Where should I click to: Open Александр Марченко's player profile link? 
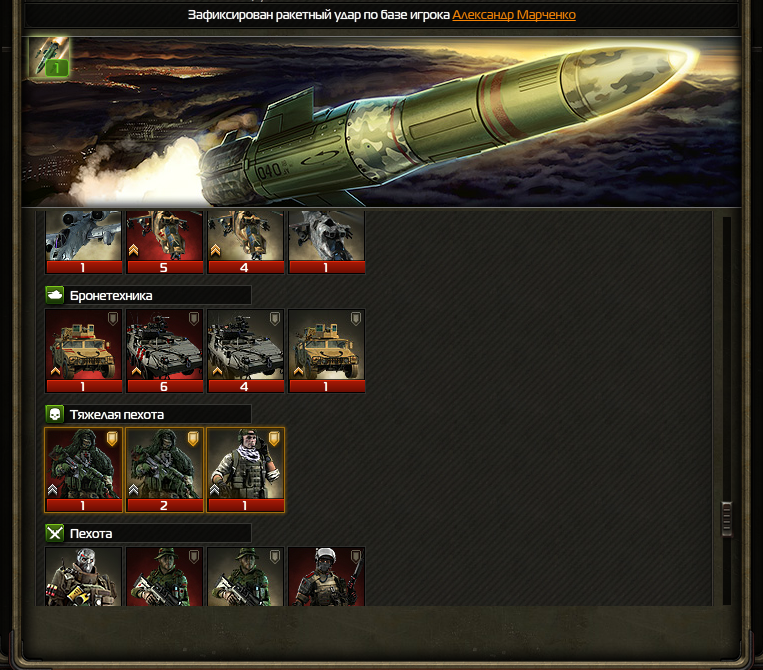[x=513, y=15]
